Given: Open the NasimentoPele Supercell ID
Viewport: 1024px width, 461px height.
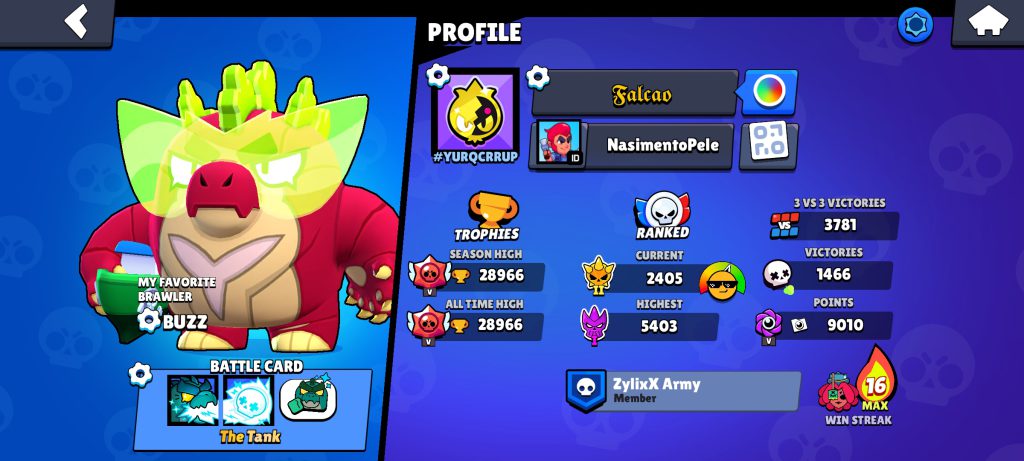Looking at the screenshot, I should pyautogui.click(x=632, y=145).
